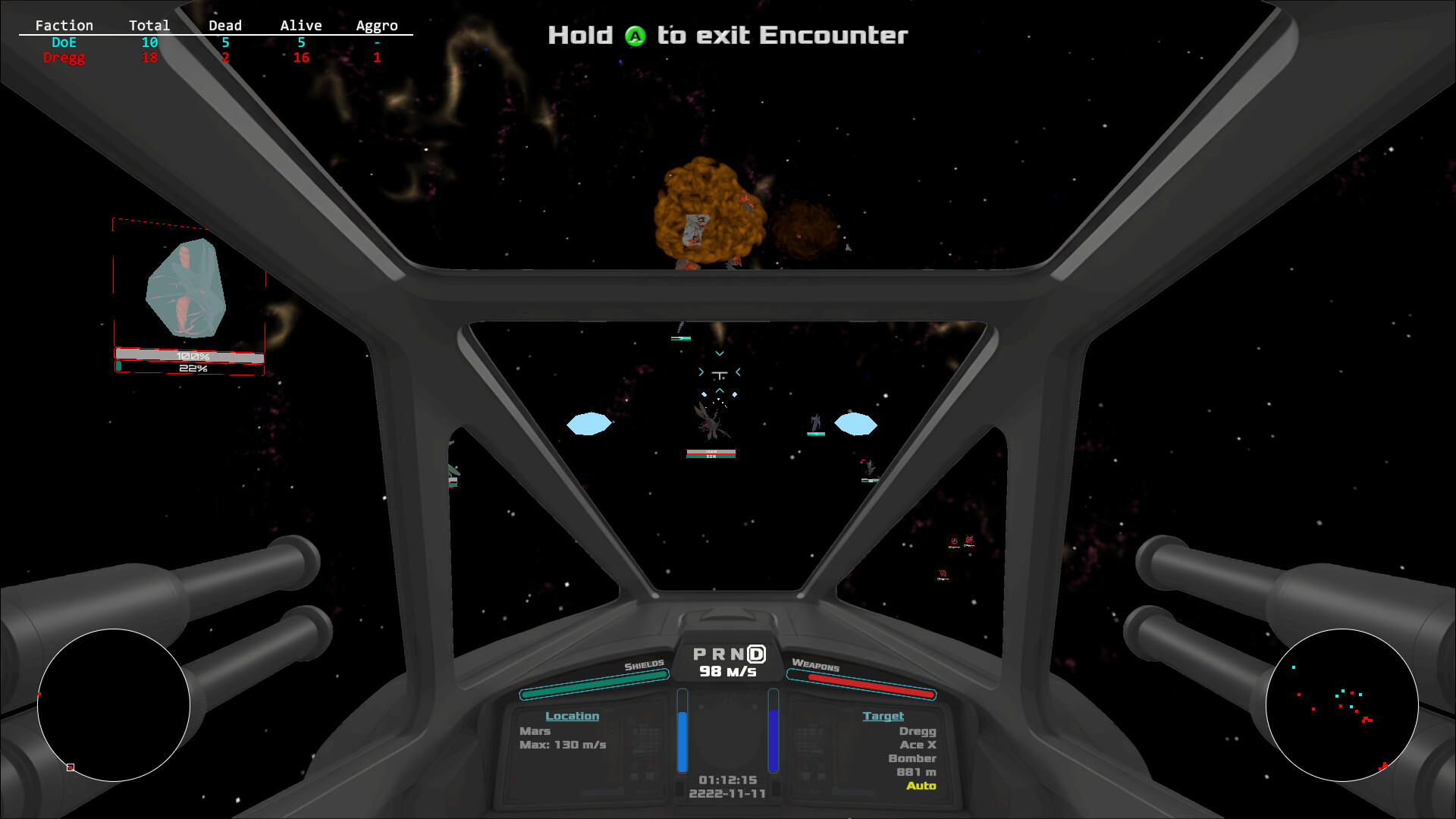
Task: Expand the Target panel
Action: 884,716
